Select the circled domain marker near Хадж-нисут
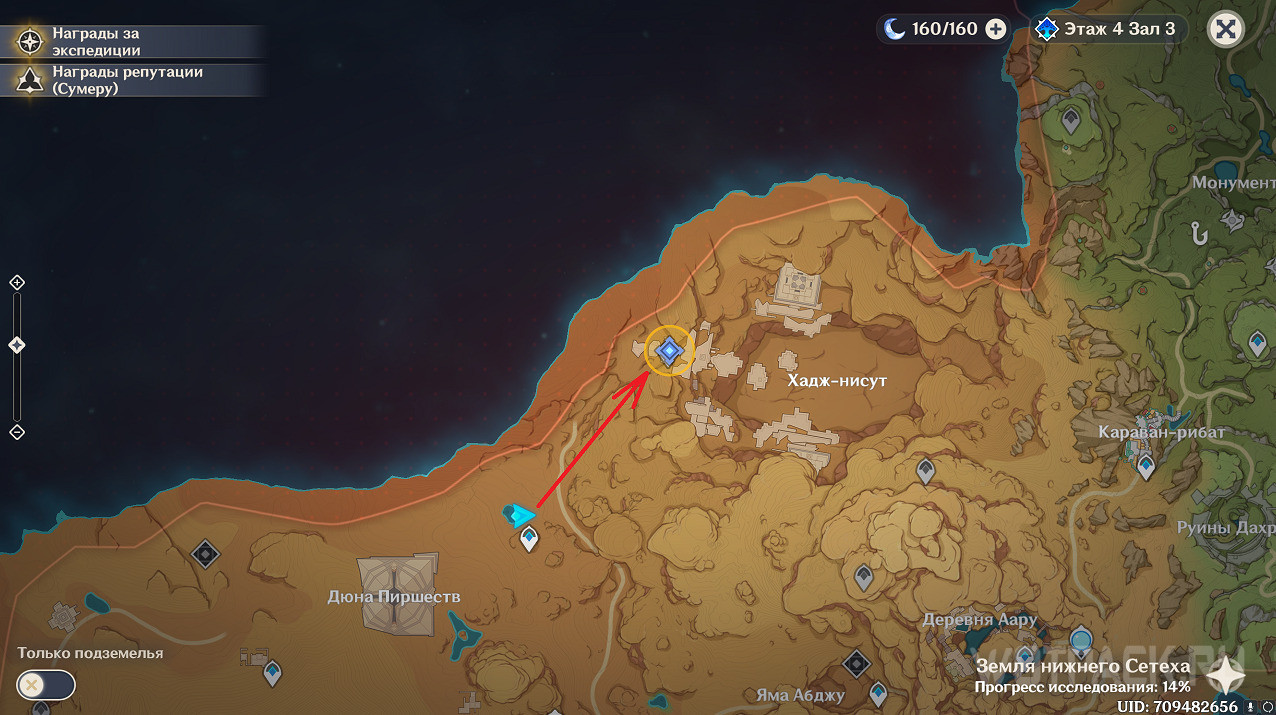This screenshot has width=1276, height=715. coord(669,351)
